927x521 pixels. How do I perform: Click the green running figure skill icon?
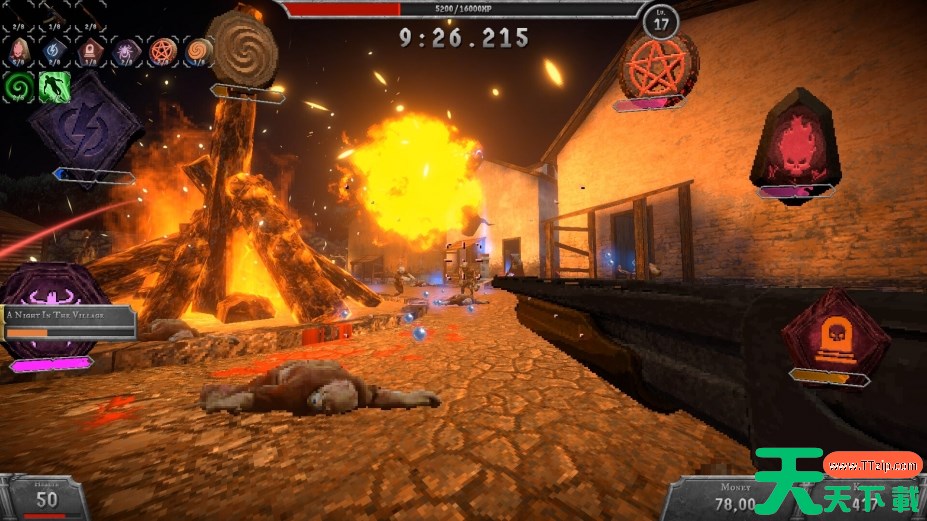(x=53, y=86)
